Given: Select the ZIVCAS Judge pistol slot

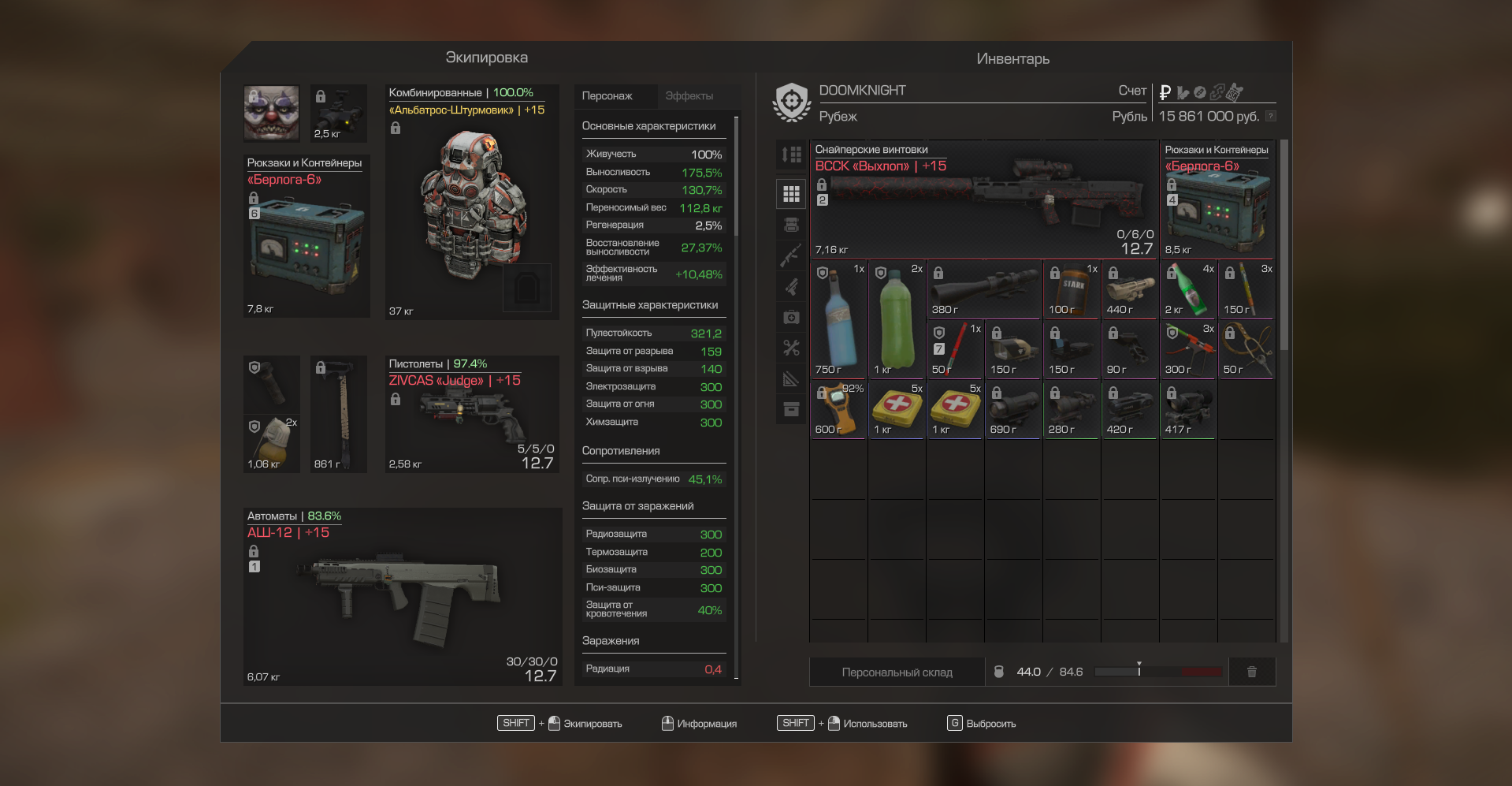Looking at the screenshot, I should click(472, 415).
